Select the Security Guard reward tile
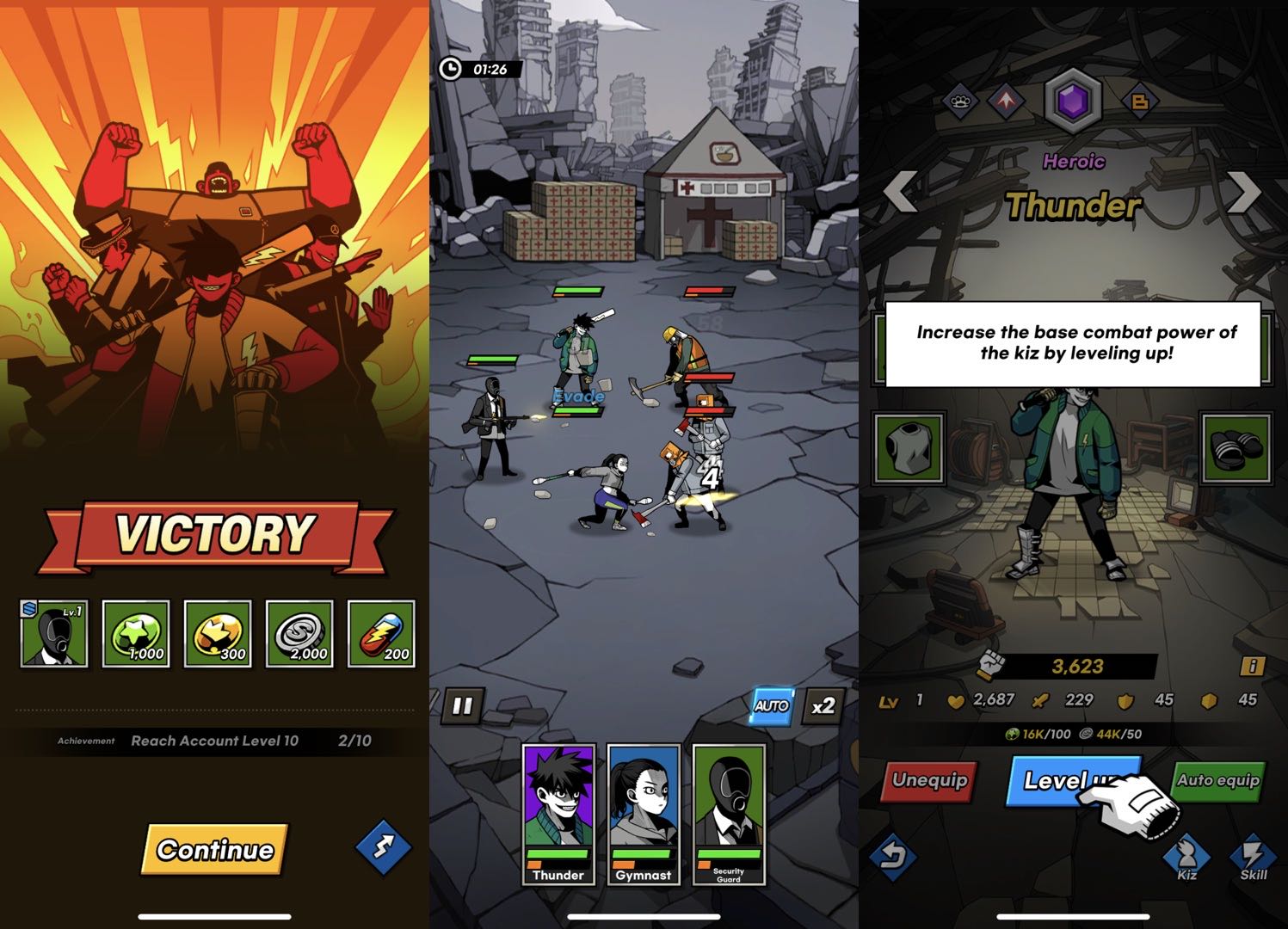This screenshot has height=929, width=1288. [x=54, y=634]
